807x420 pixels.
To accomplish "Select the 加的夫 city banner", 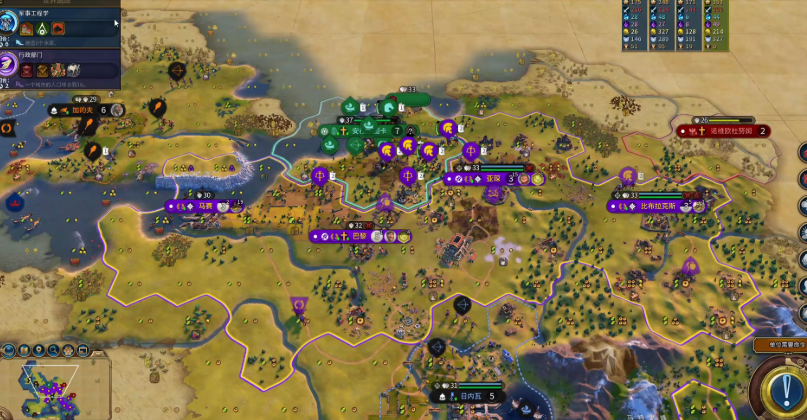I will point(84,110).
